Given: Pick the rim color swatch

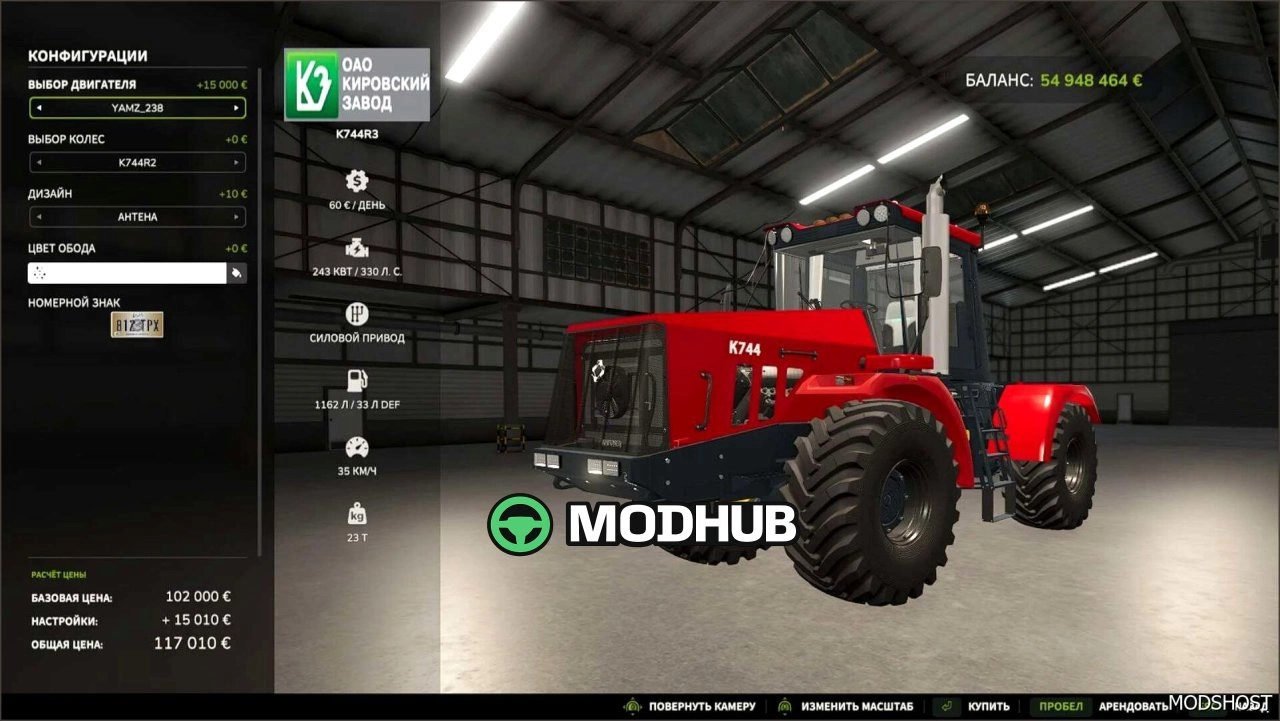Looking at the screenshot, I should 125,271.
